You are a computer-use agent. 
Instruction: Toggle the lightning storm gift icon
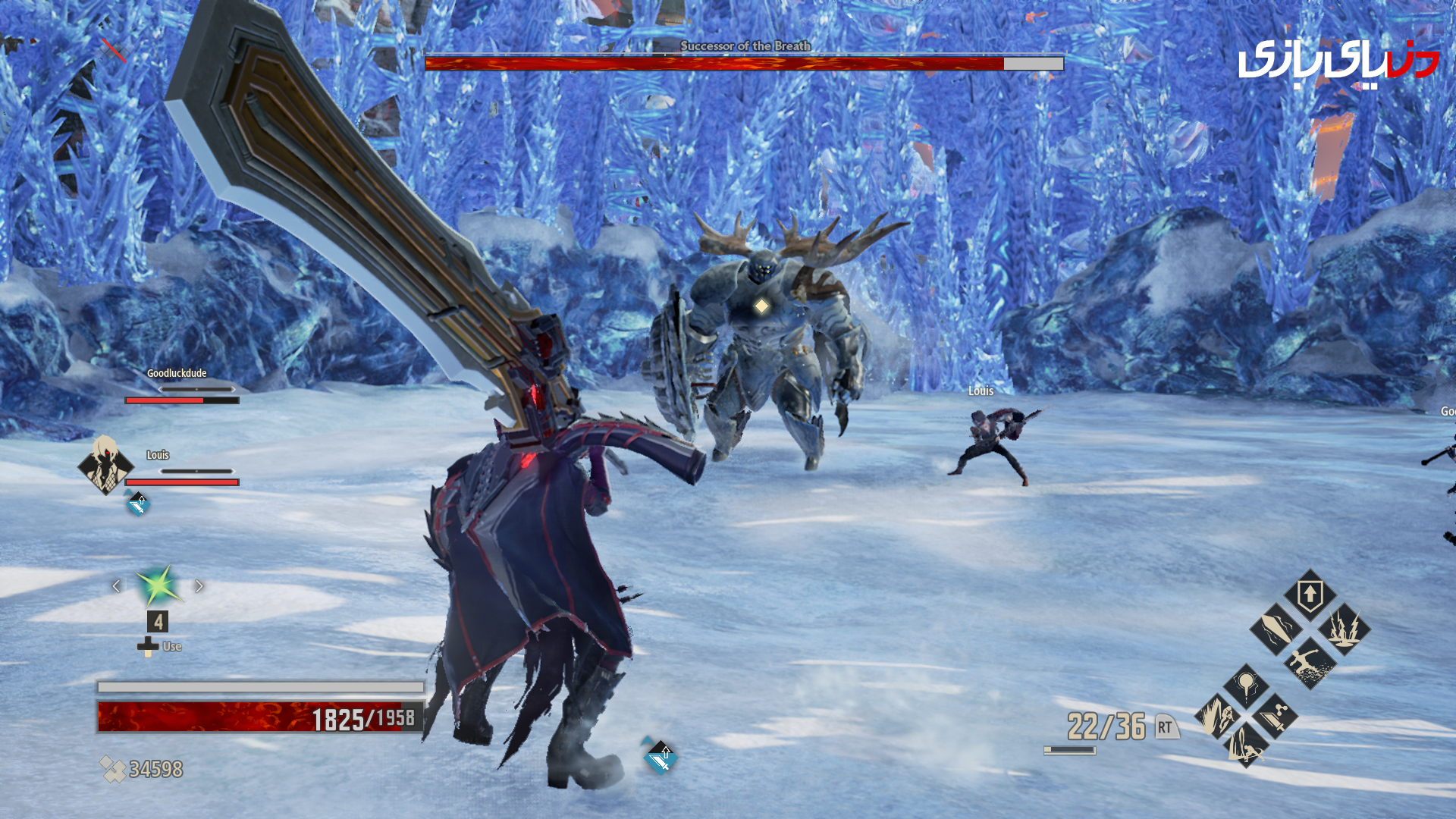1343,631
